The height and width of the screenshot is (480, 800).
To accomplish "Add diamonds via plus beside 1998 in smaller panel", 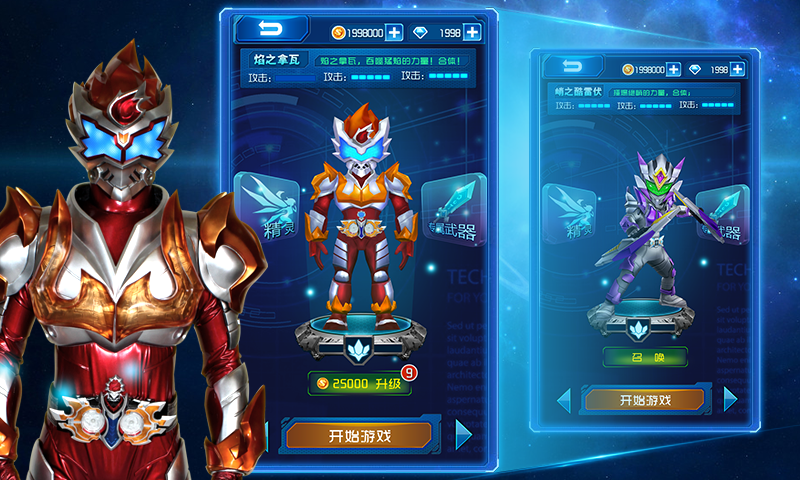I will 737,70.
